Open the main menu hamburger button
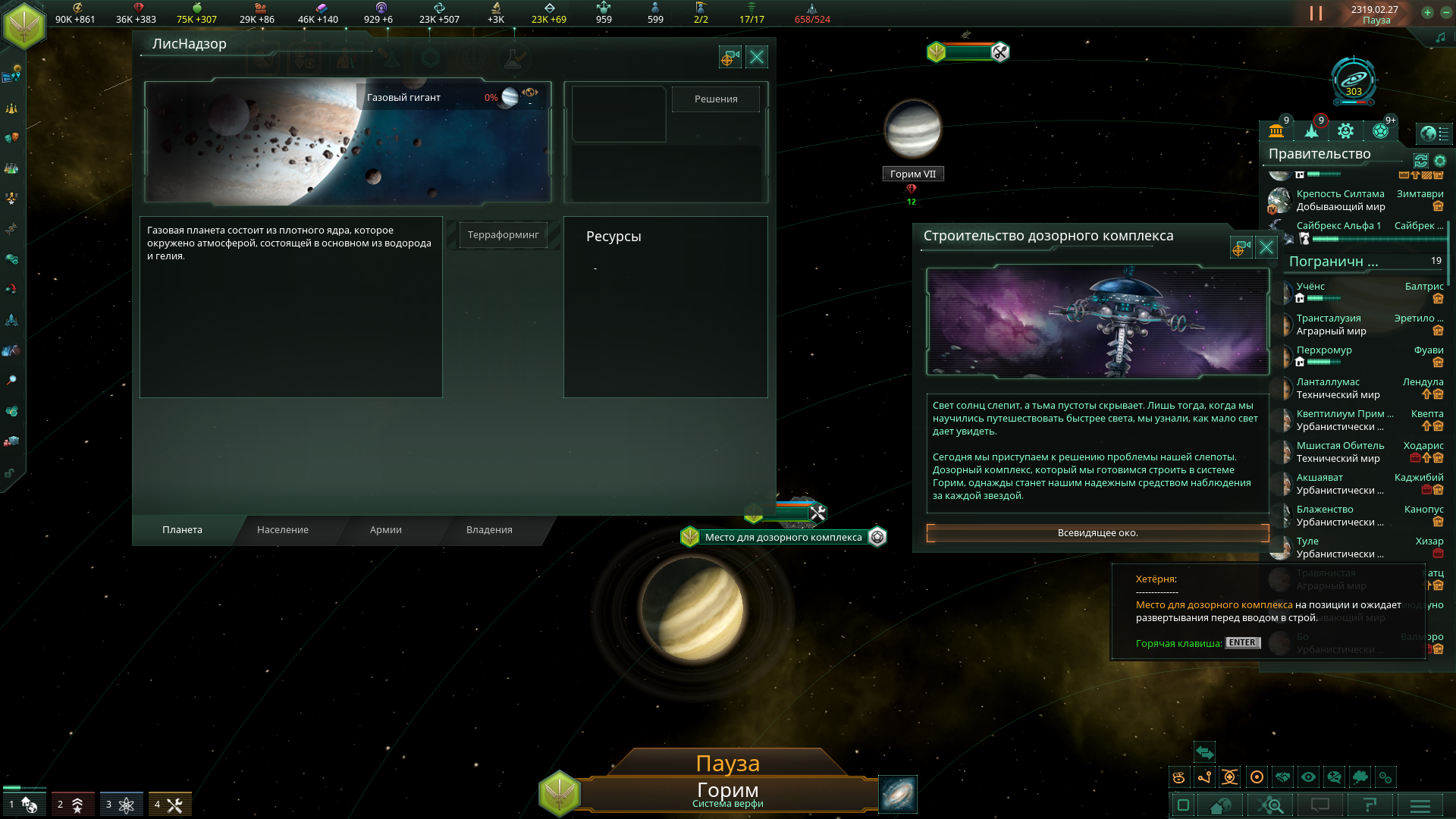 pyautogui.click(x=1420, y=805)
